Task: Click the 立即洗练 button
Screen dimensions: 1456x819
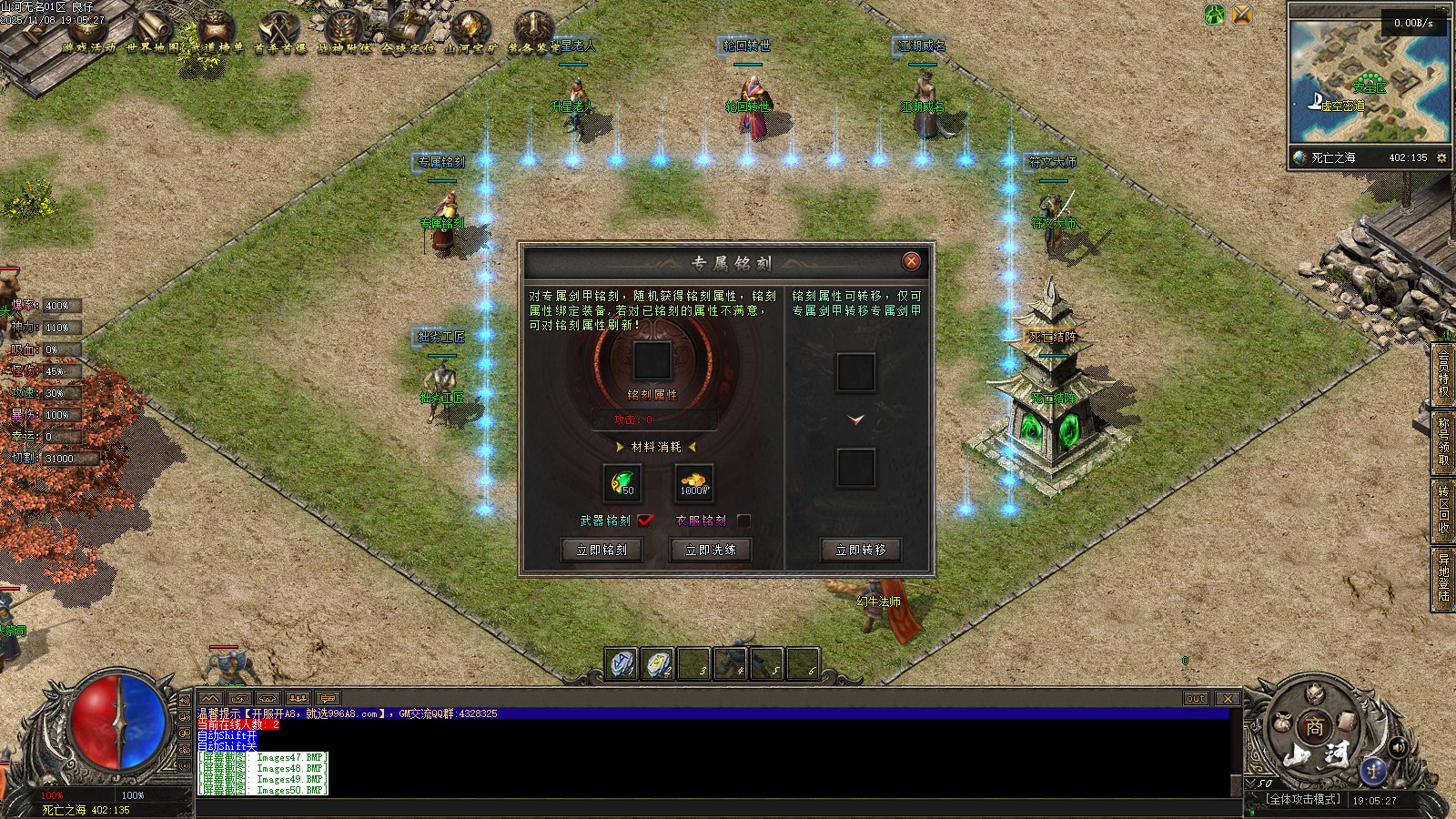Action: [x=711, y=550]
